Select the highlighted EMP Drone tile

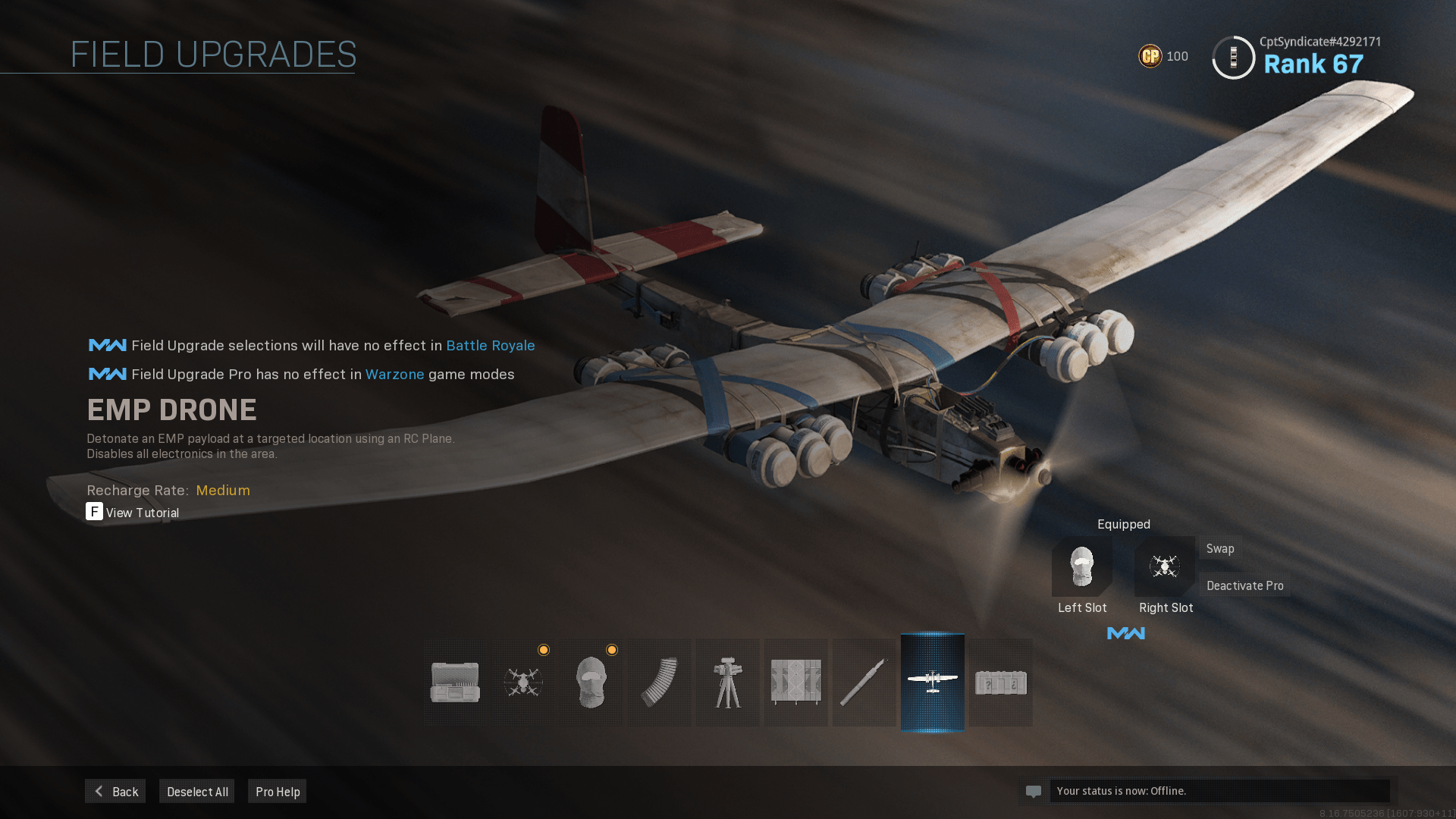tap(932, 682)
